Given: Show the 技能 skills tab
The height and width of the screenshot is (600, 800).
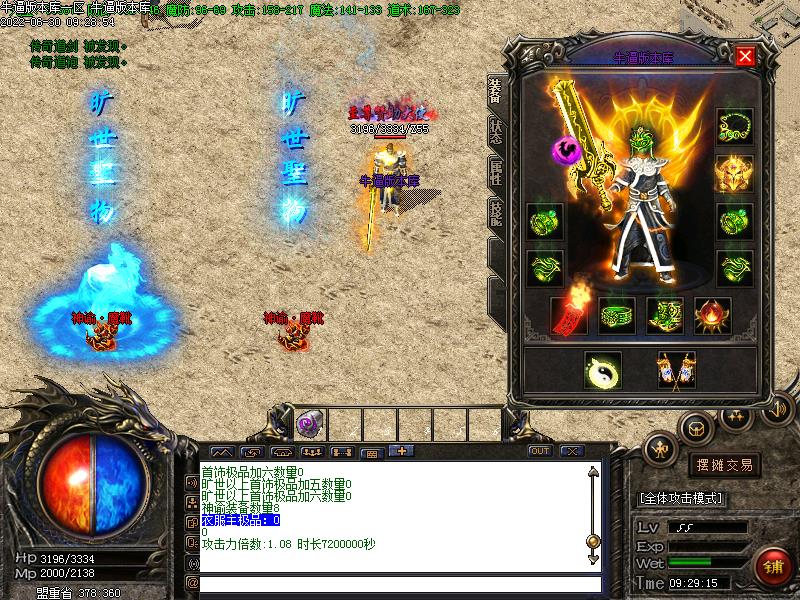Looking at the screenshot, I should point(495,213).
